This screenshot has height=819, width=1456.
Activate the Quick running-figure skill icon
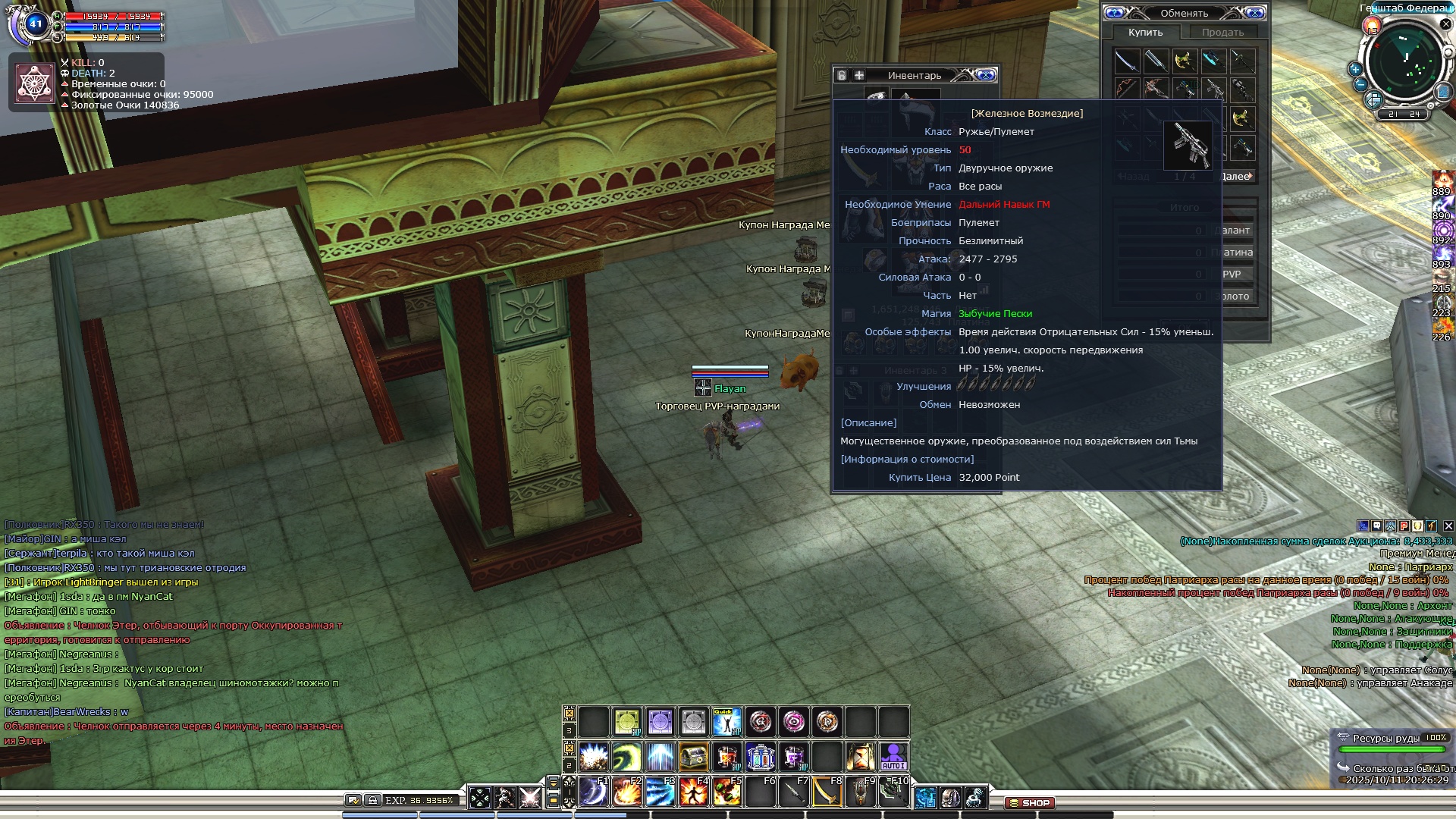(x=726, y=722)
